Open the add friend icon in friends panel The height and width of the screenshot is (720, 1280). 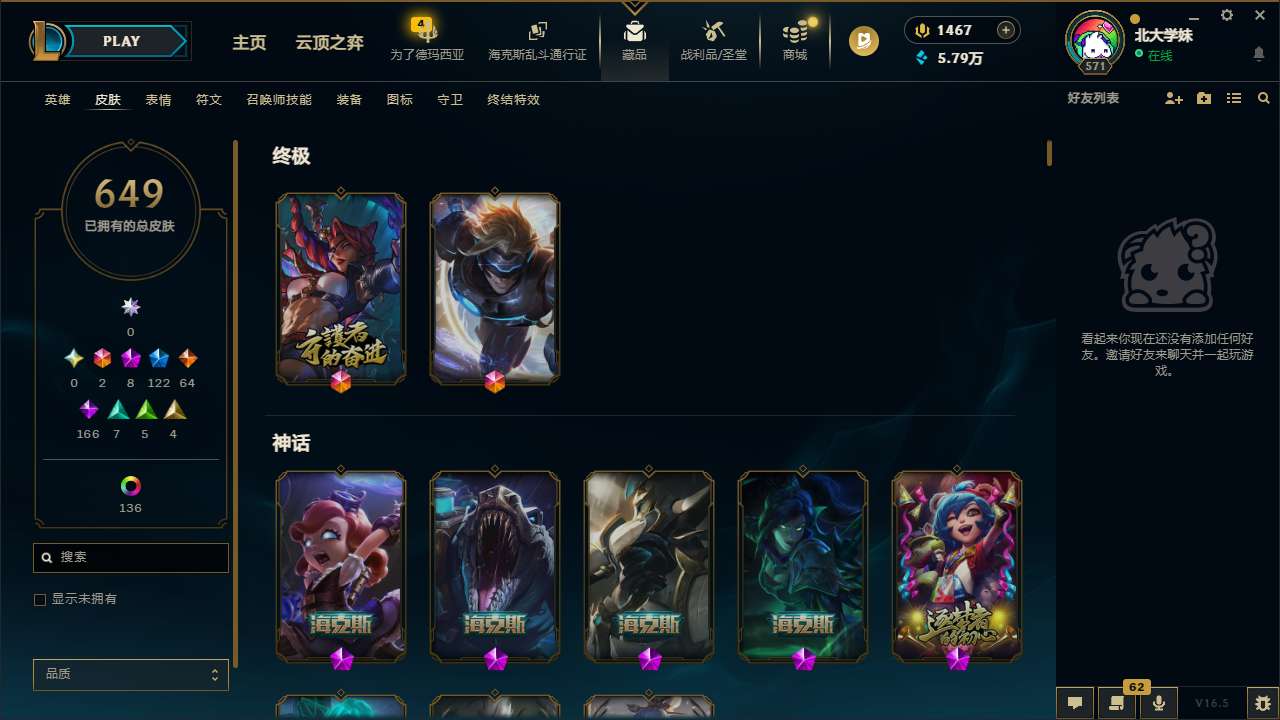click(1173, 98)
